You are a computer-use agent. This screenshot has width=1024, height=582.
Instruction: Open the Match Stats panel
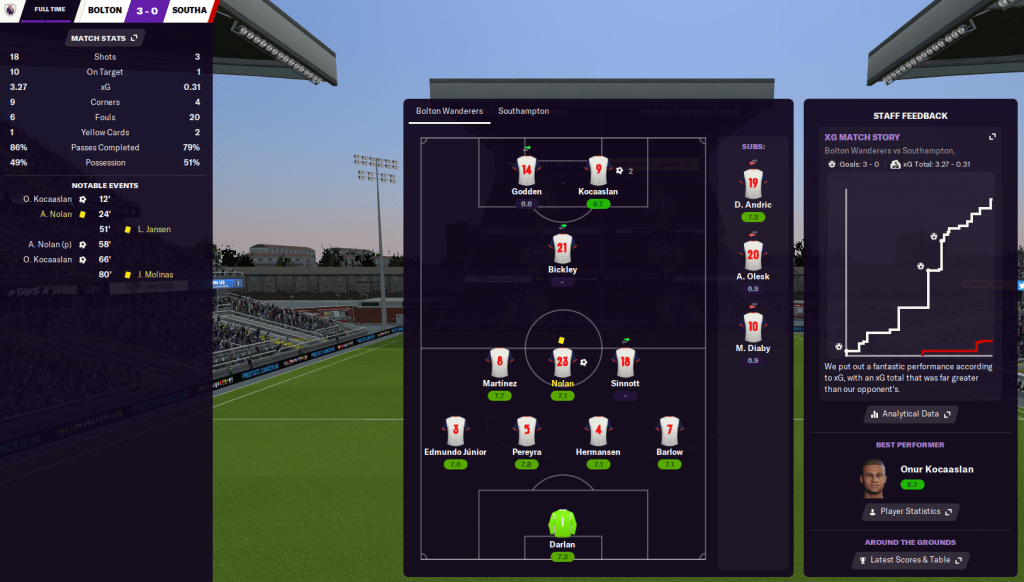coord(105,38)
